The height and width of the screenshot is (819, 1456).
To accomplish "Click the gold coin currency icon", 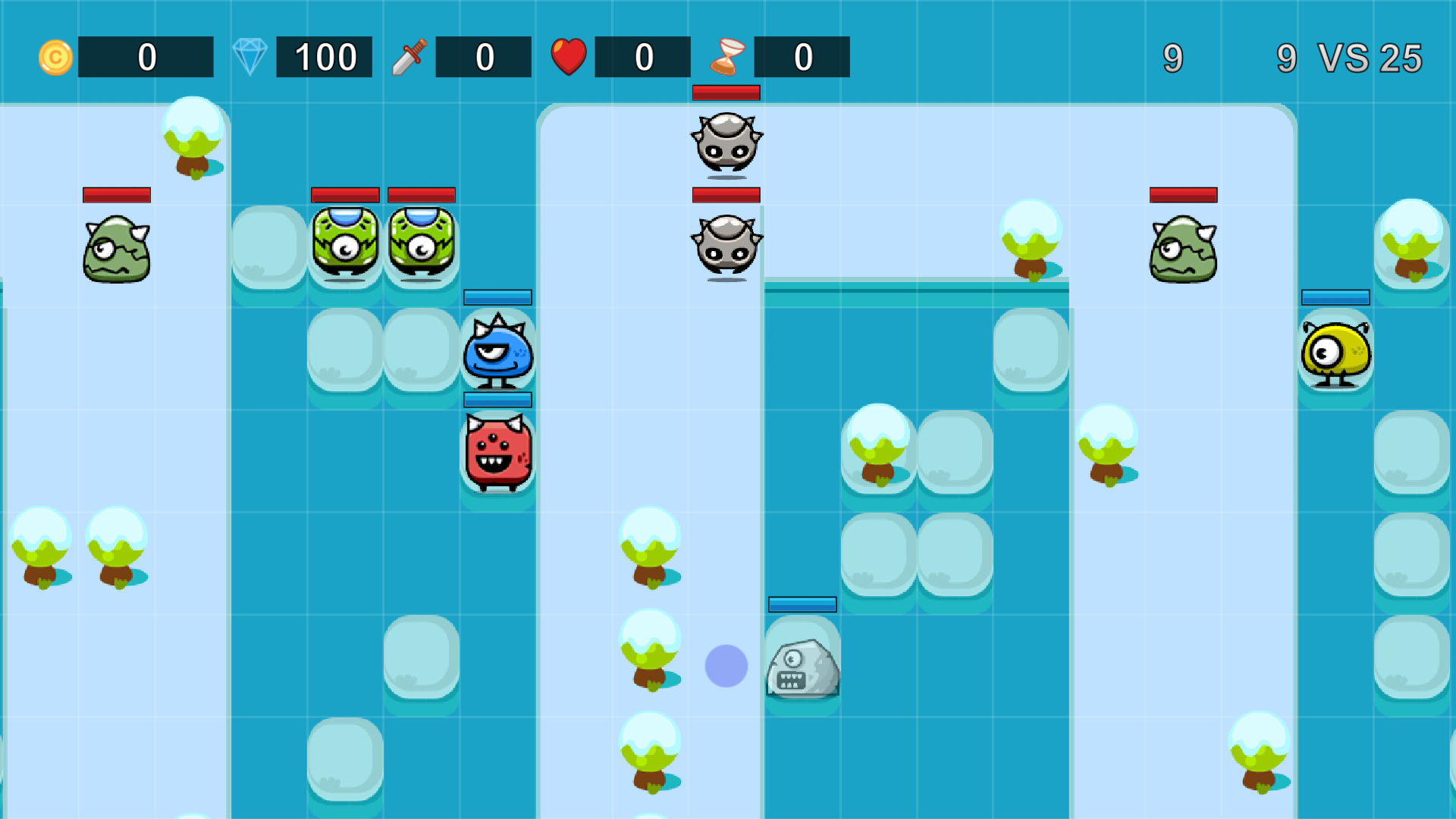I will [55, 56].
